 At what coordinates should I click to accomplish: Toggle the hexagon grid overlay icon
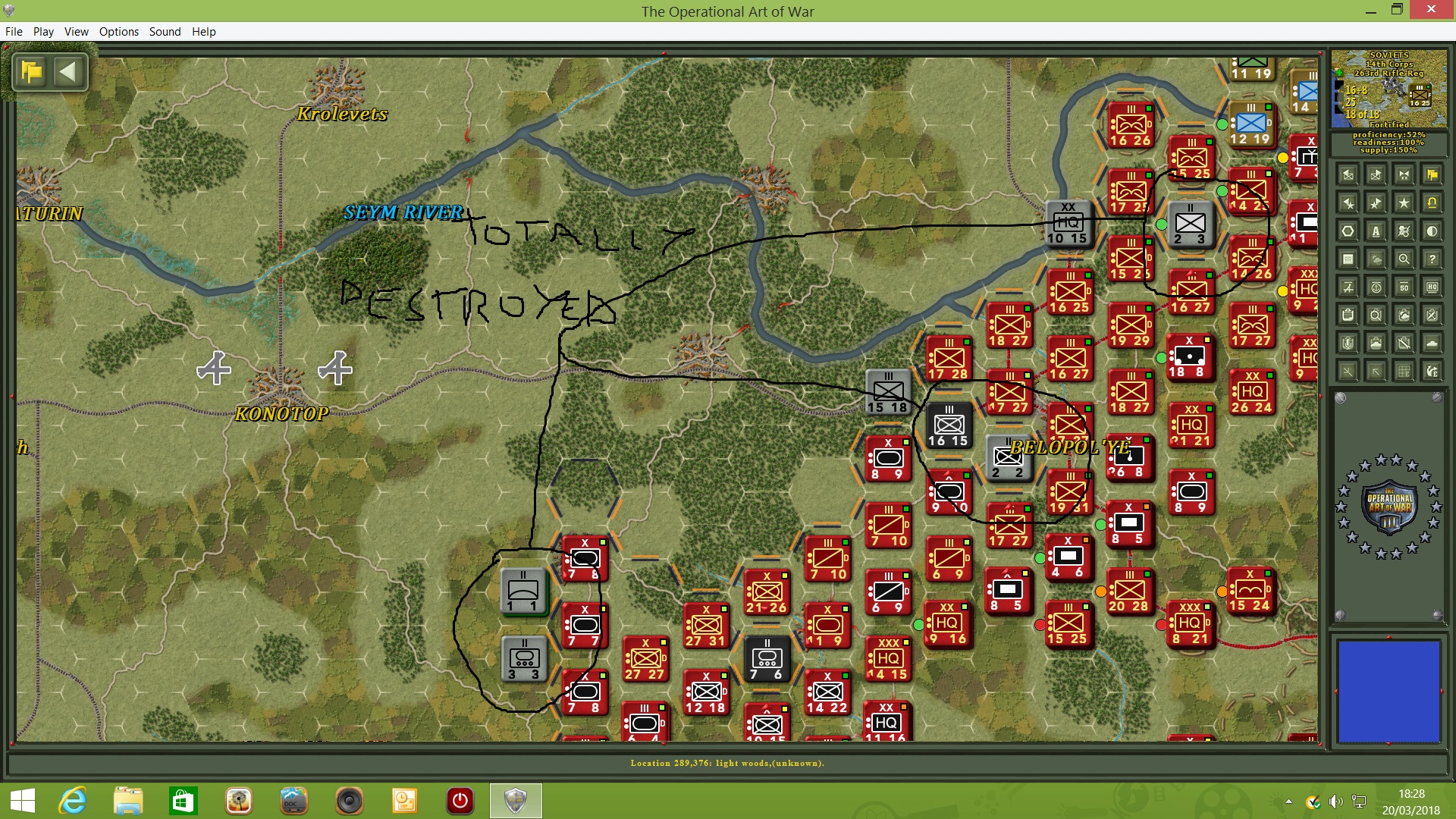pyautogui.click(x=1348, y=231)
